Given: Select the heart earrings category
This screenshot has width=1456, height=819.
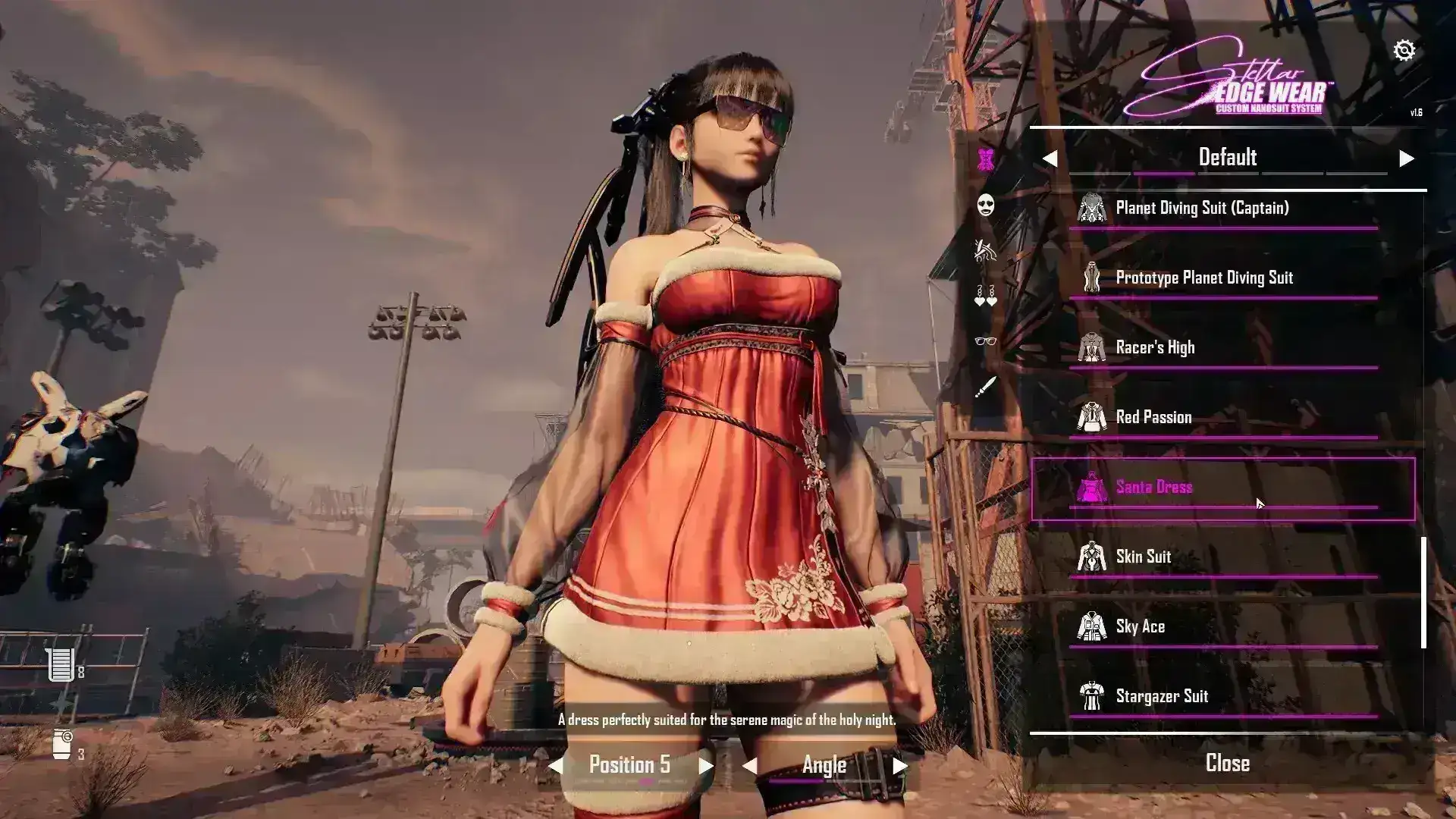Looking at the screenshot, I should click(x=985, y=296).
